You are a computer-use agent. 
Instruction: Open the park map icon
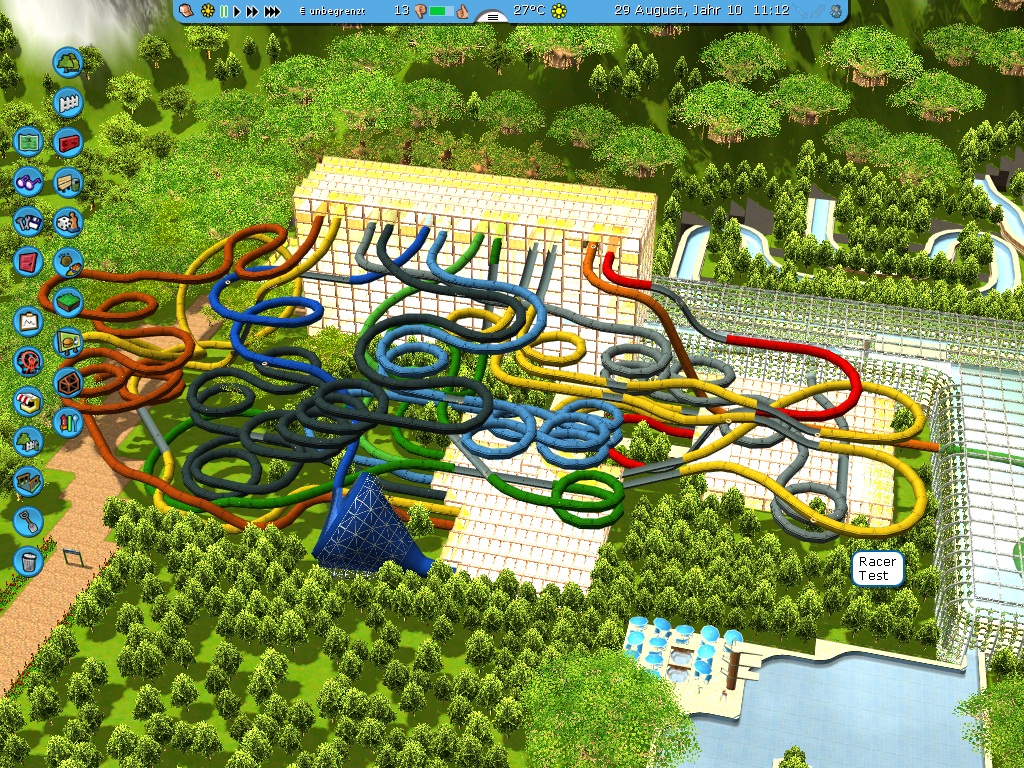[28, 142]
